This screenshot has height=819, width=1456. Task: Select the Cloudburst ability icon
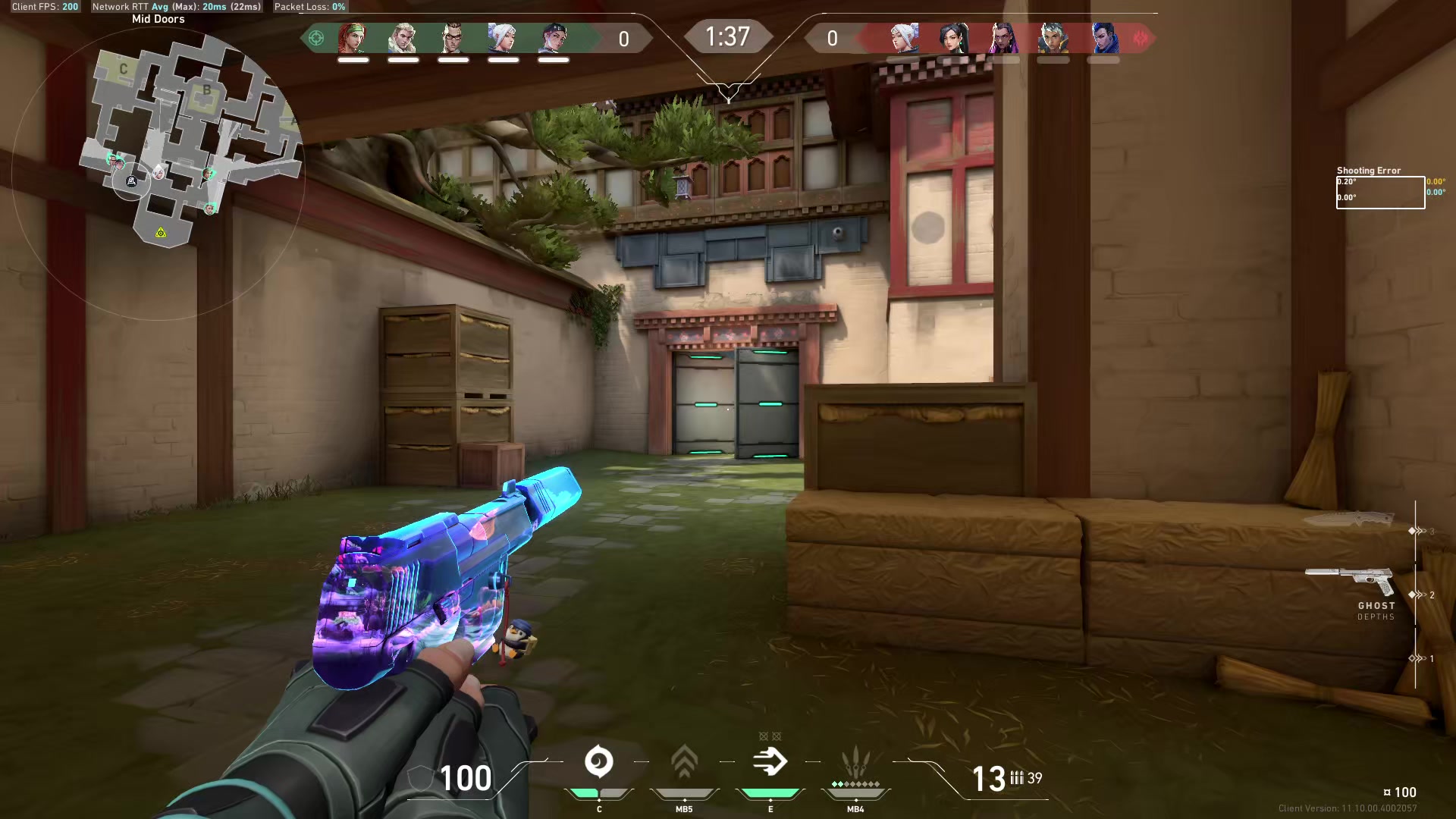(x=599, y=761)
